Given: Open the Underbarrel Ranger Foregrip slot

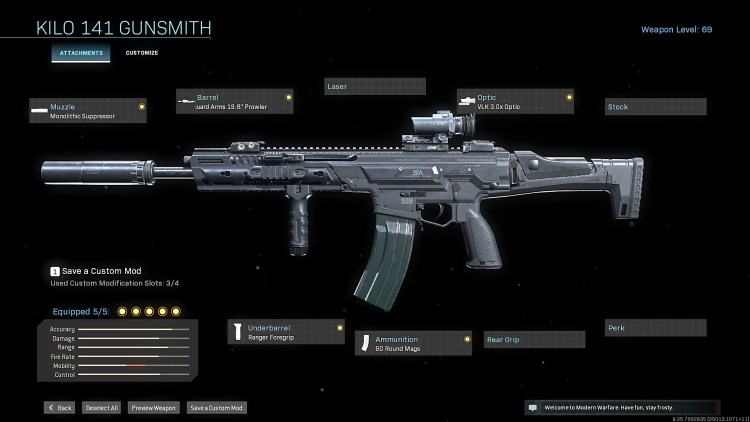Looking at the screenshot, I should (x=287, y=332).
